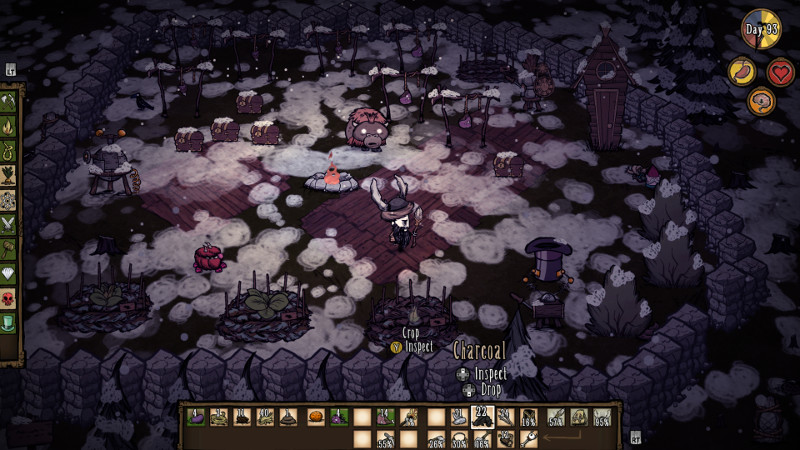
Task: Switch to the Fight tab with crossed swords
Action: coord(10,224)
